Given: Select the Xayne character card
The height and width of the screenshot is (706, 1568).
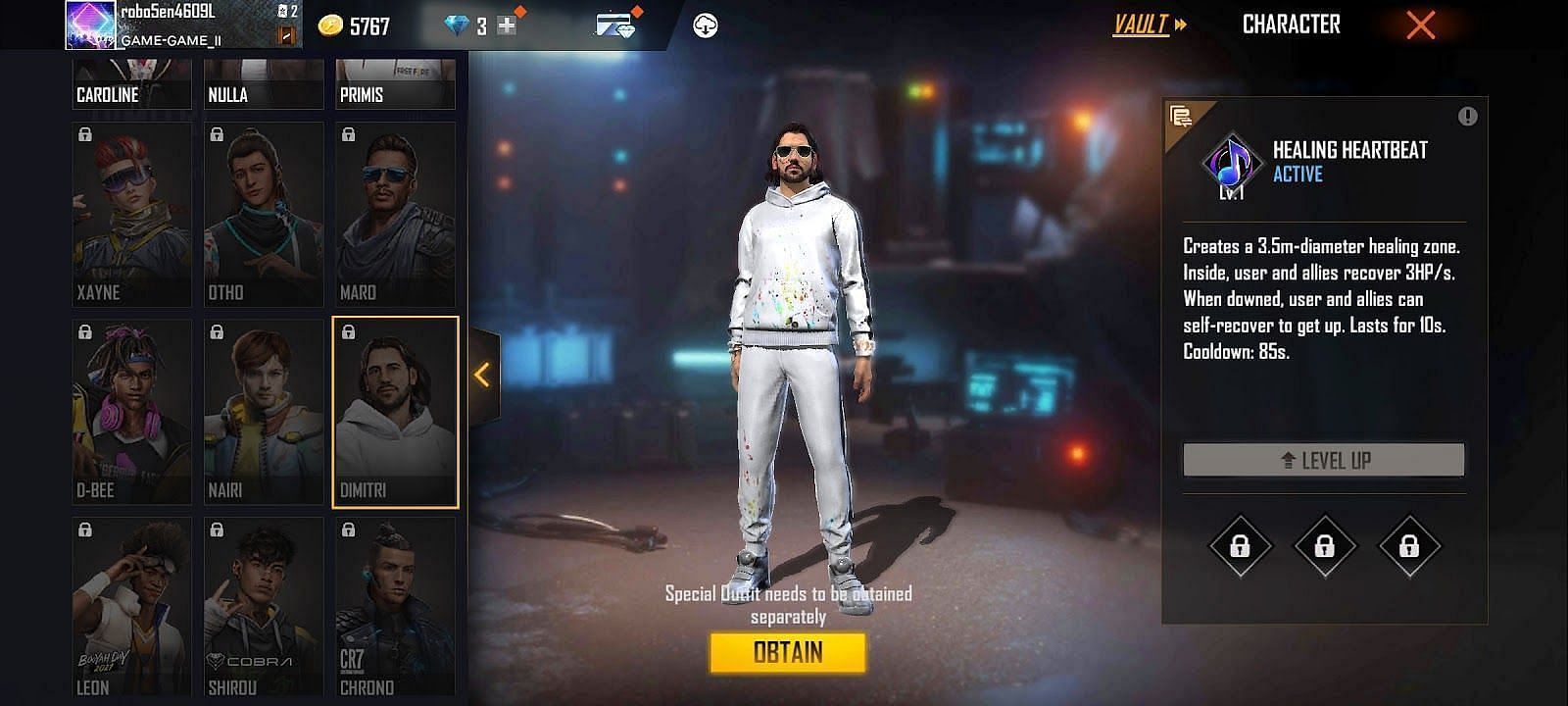Looking at the screenshot, I should tap(131, 215).
